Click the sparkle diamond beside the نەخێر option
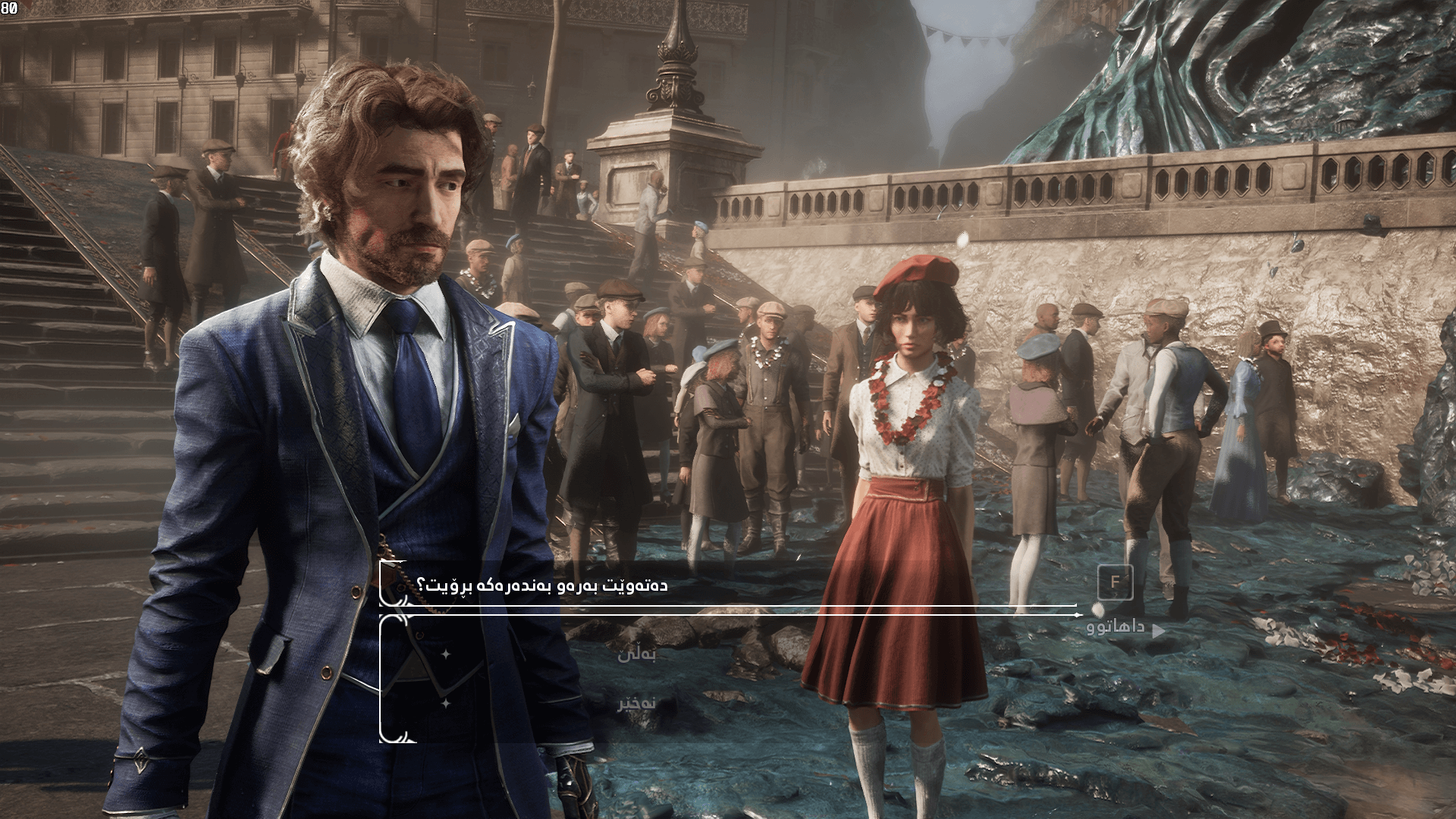This screenshot has width=1456, height=819. point(445,702)
